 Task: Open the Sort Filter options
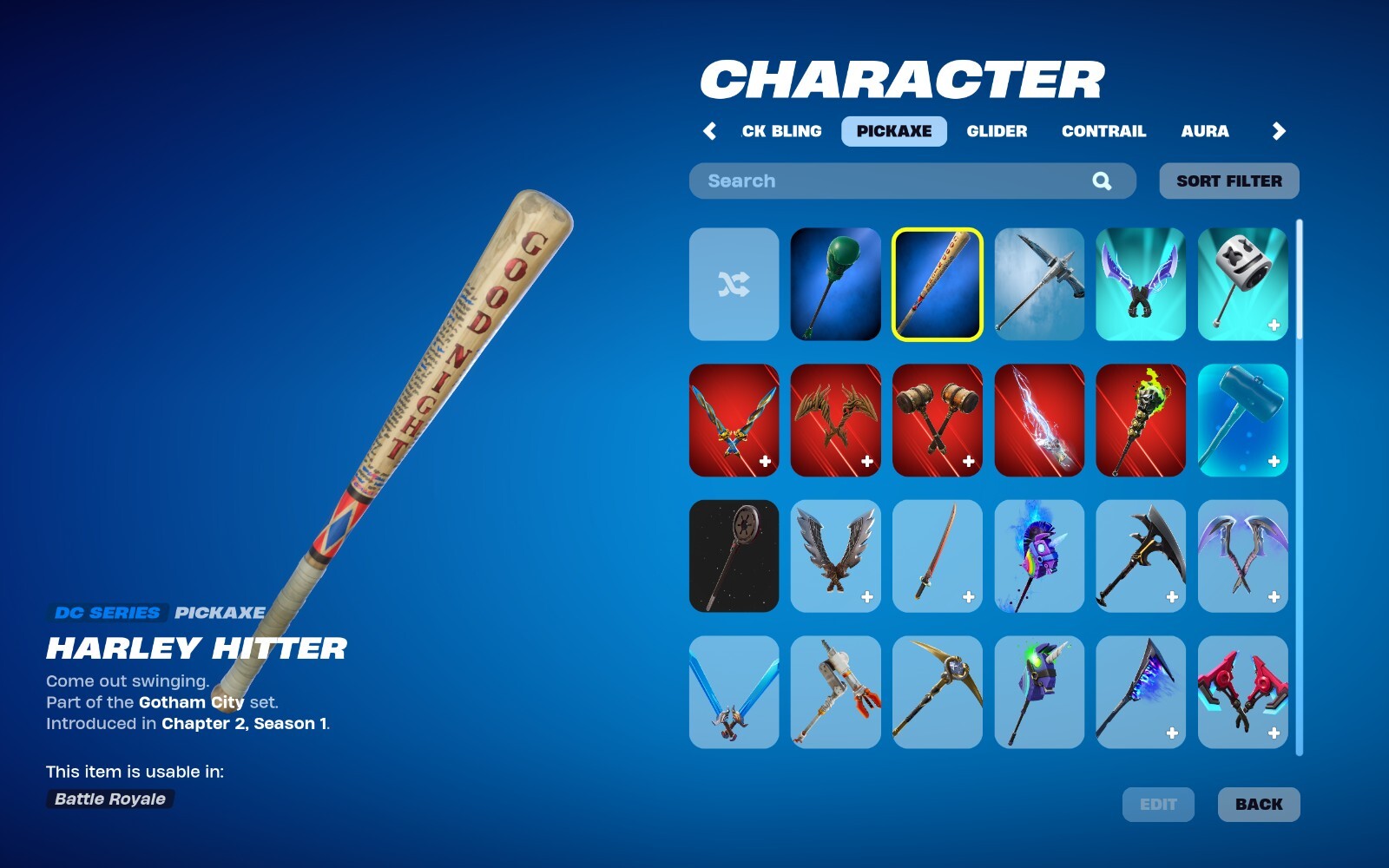tap(1228, 181)
